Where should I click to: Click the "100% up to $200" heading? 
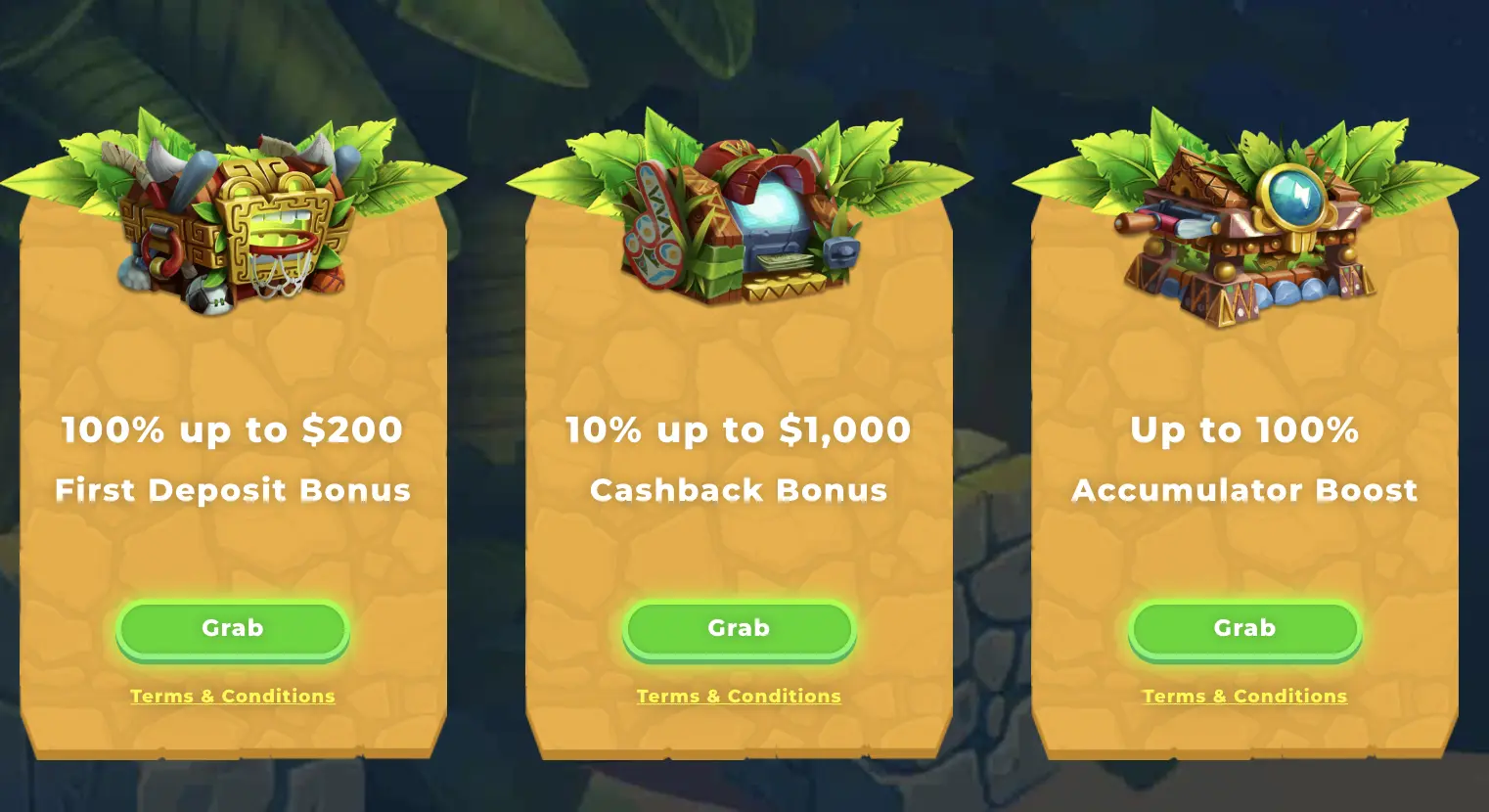pos(232,430)
